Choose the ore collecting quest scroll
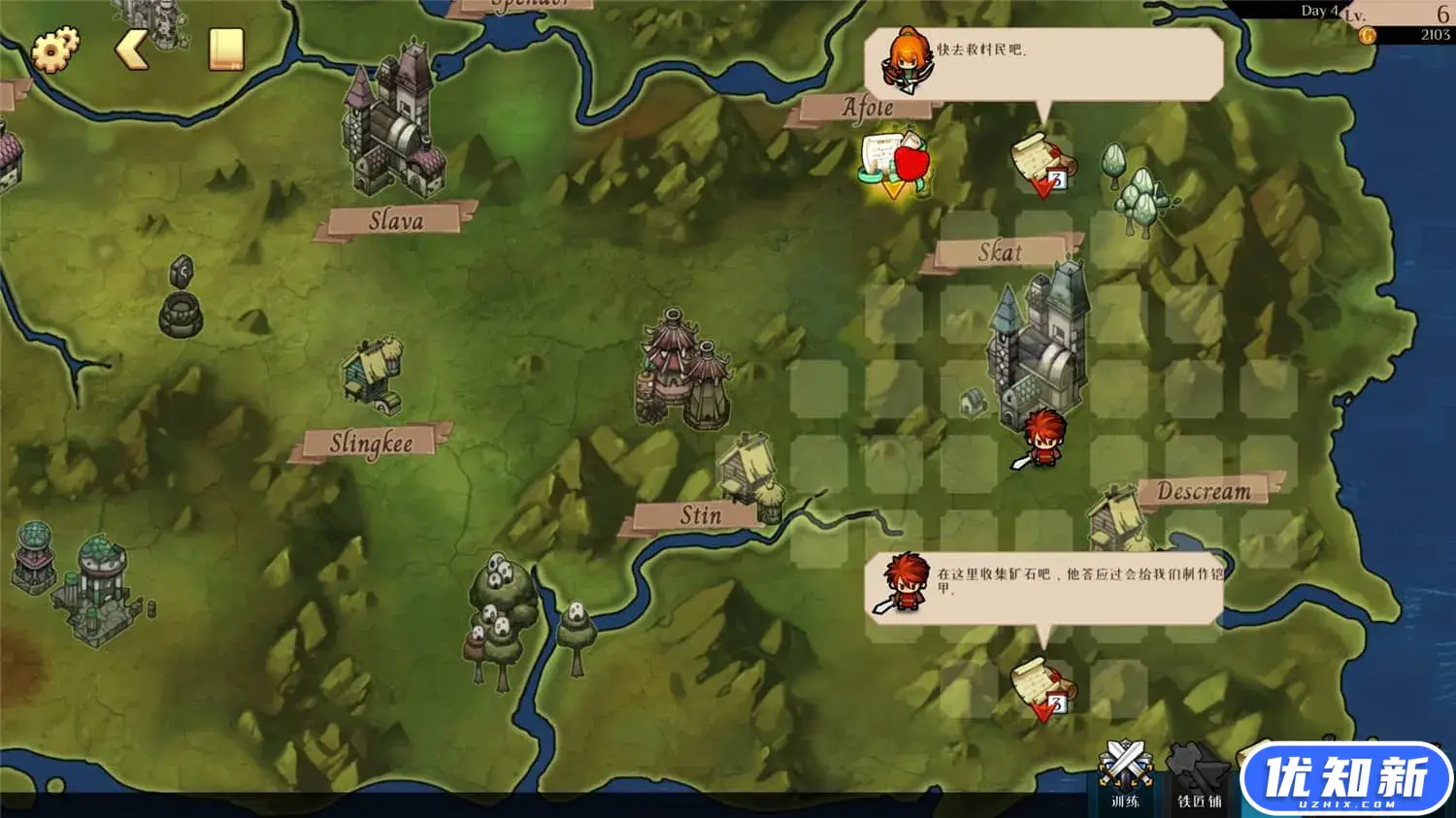This screenshot has height=818, width=1456. [1042, 687]
